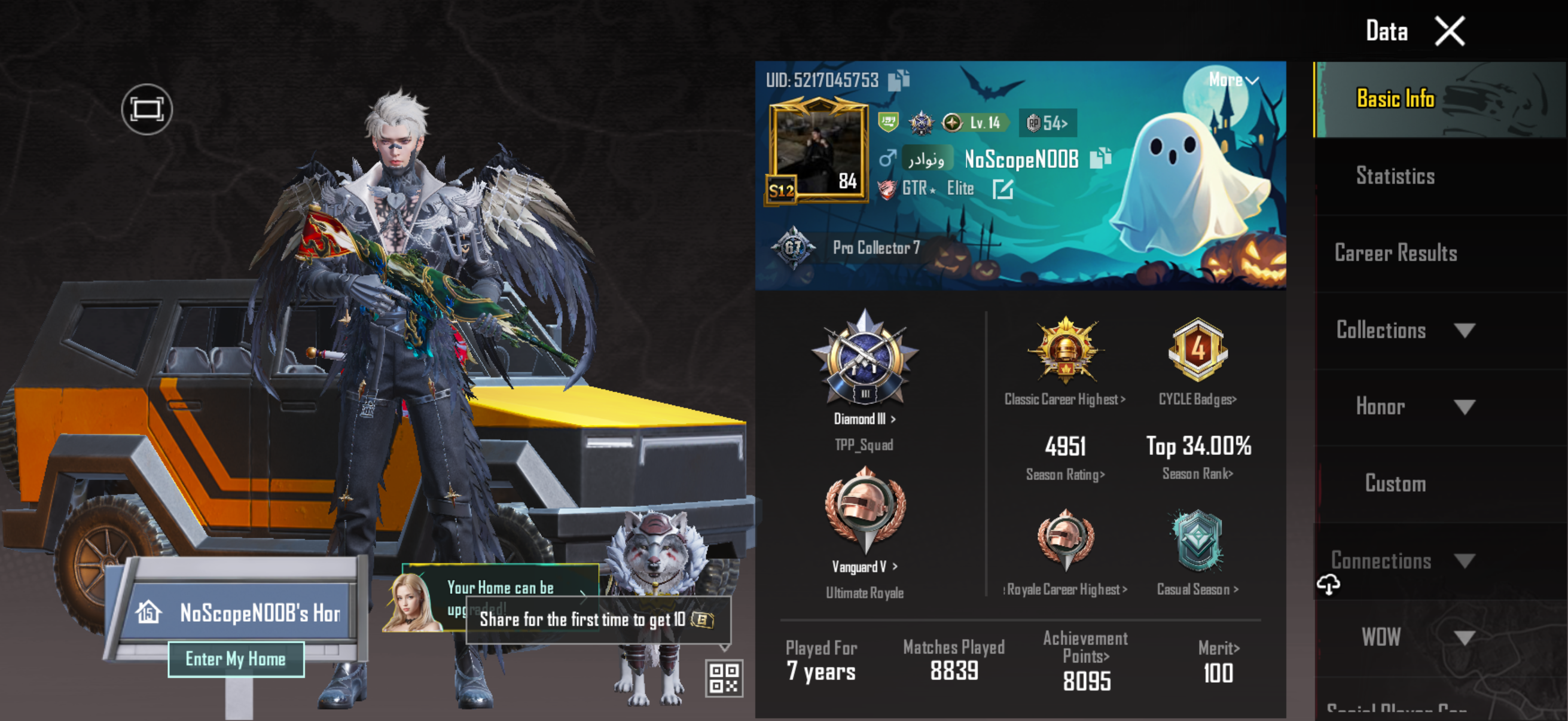This screenshot has width=1568, height=721.
Task: Select the Basic Info tab
Action: 1395,99
